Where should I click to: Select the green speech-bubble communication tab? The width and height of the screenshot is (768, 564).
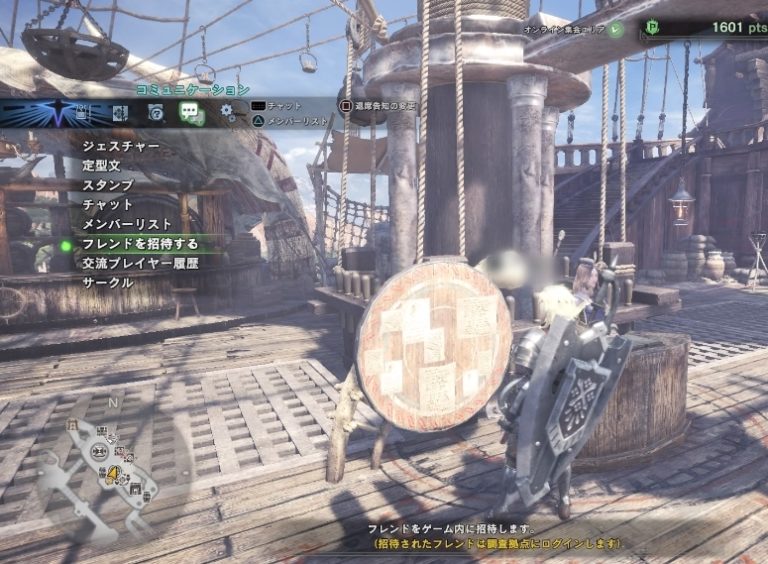191,112
